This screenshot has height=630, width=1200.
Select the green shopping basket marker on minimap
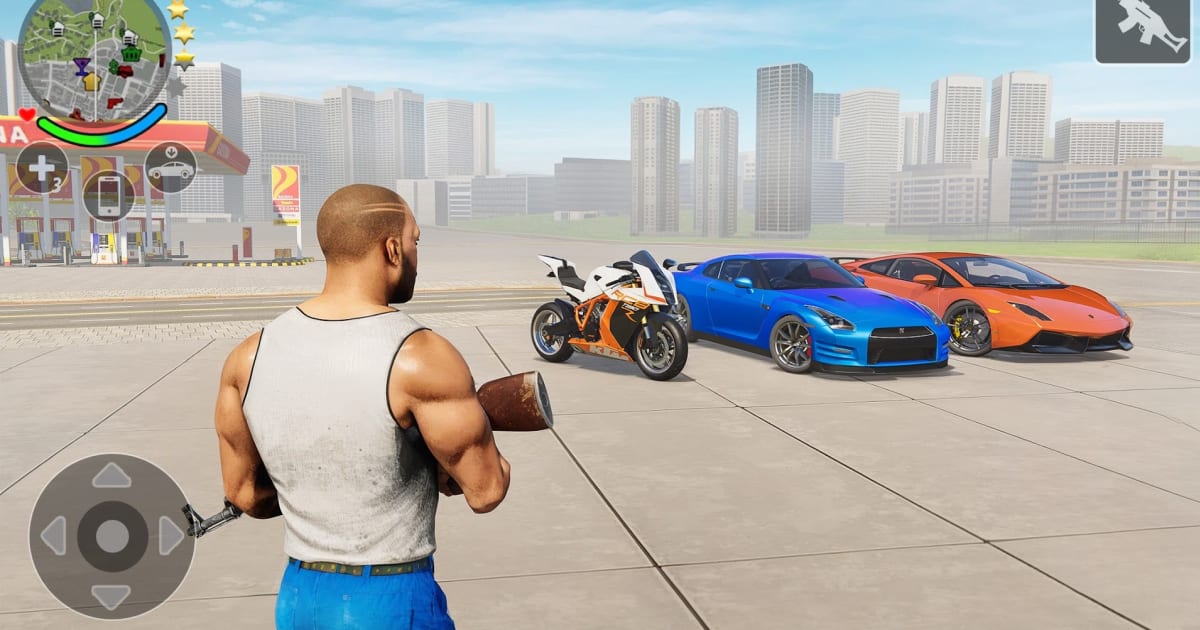[x=130, y=55]
